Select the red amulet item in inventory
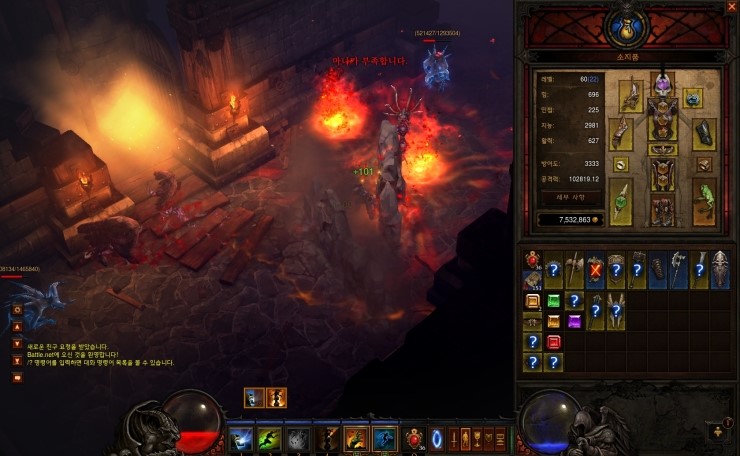This screenshot has height=456, width=740. [531, 259]
